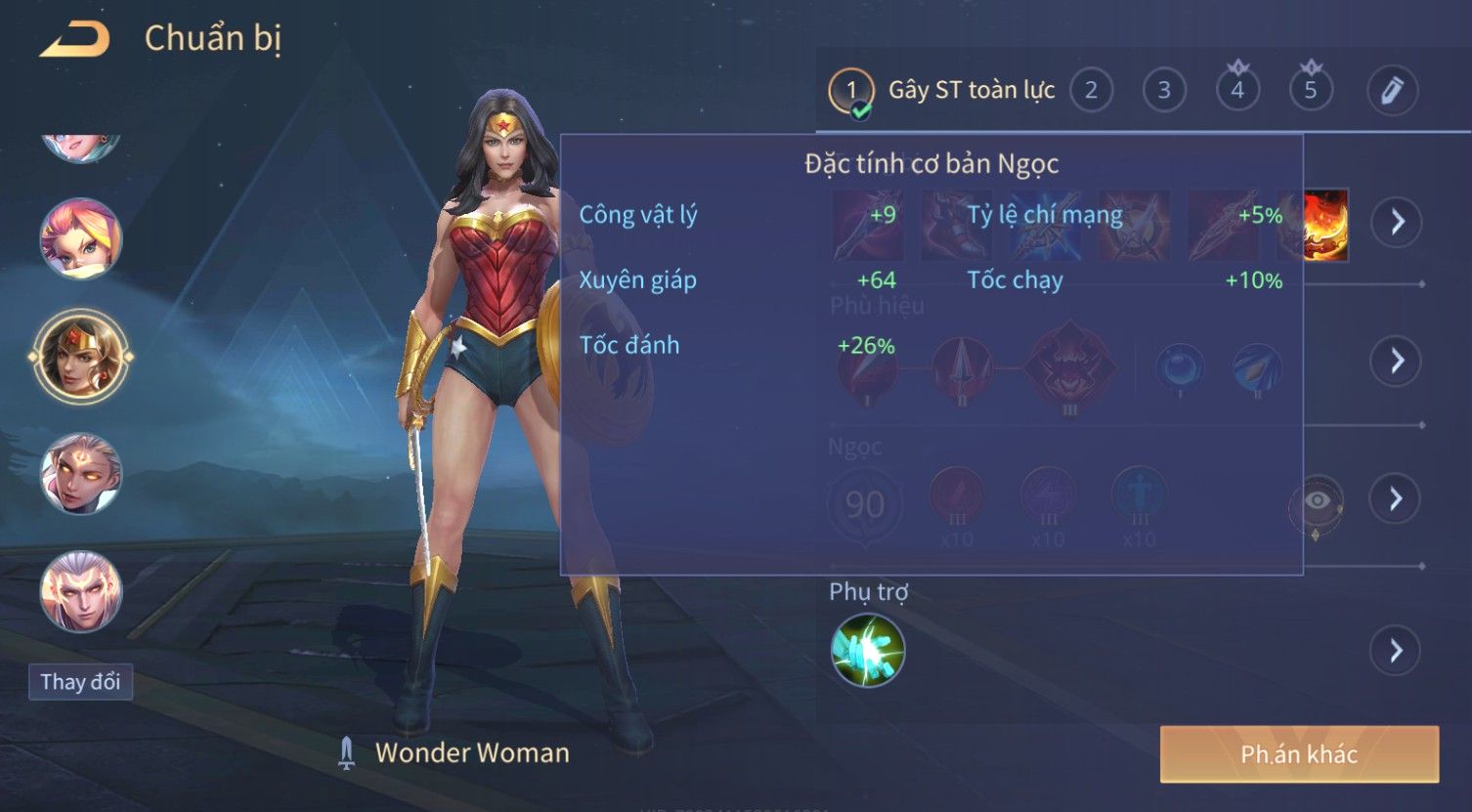Choose loadout preset 5

point(1311,91)
